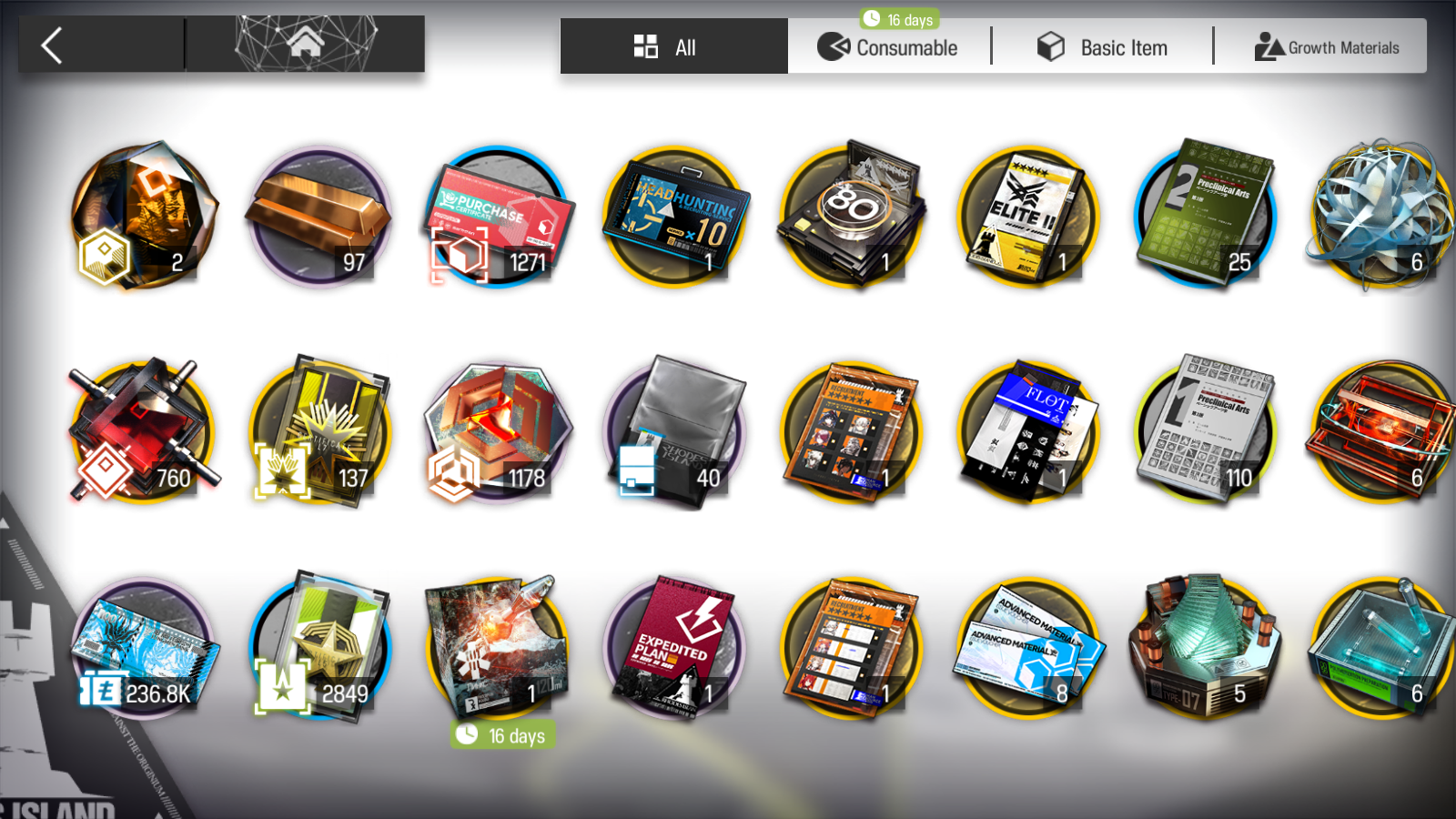The height and width of the screenshot is (819, 1456).
Task: Choose the Advanced Material tickets
Action: (x=1028, y=648)
